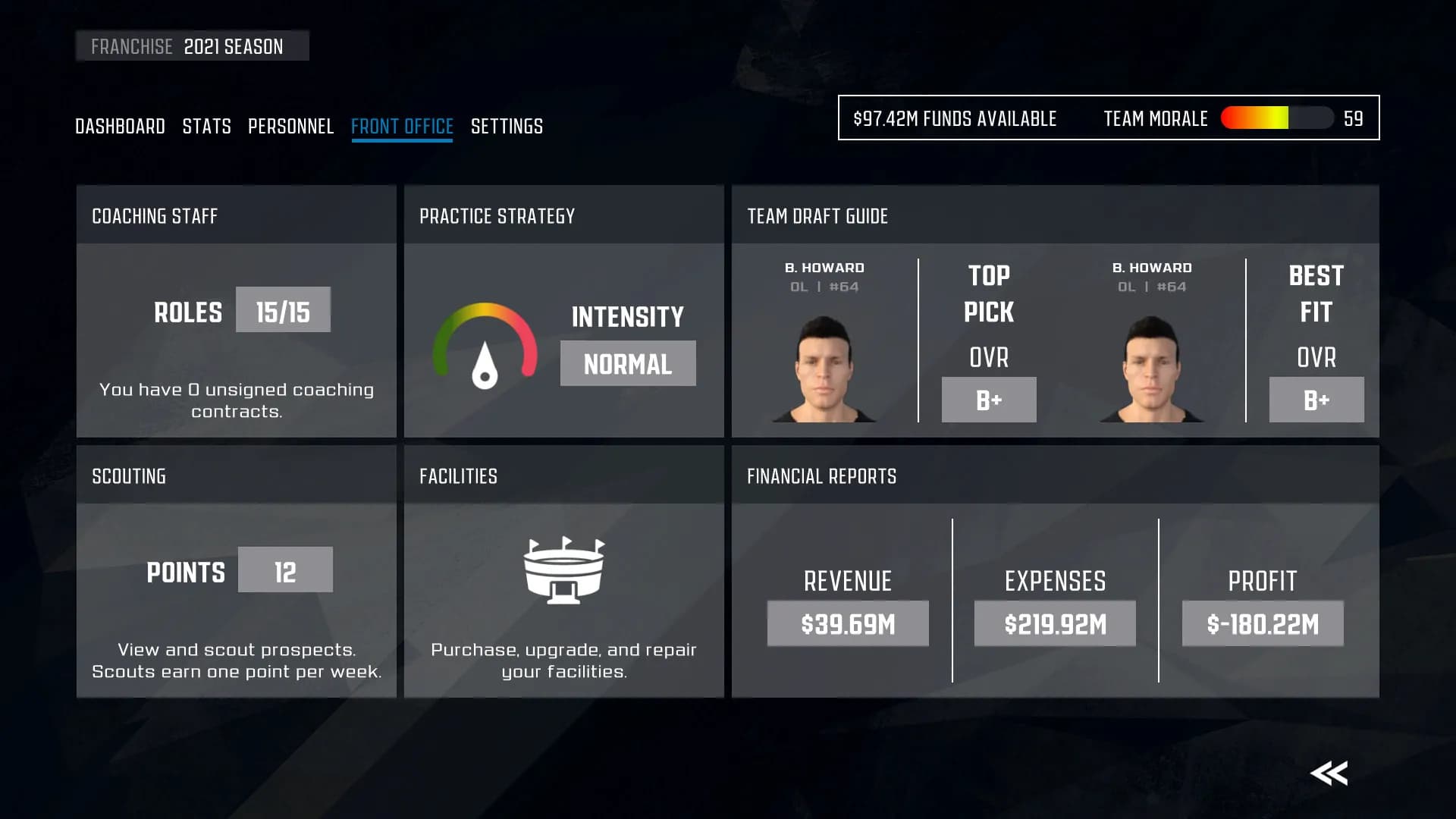Open the Scouting panel

(x=236, y=571)
